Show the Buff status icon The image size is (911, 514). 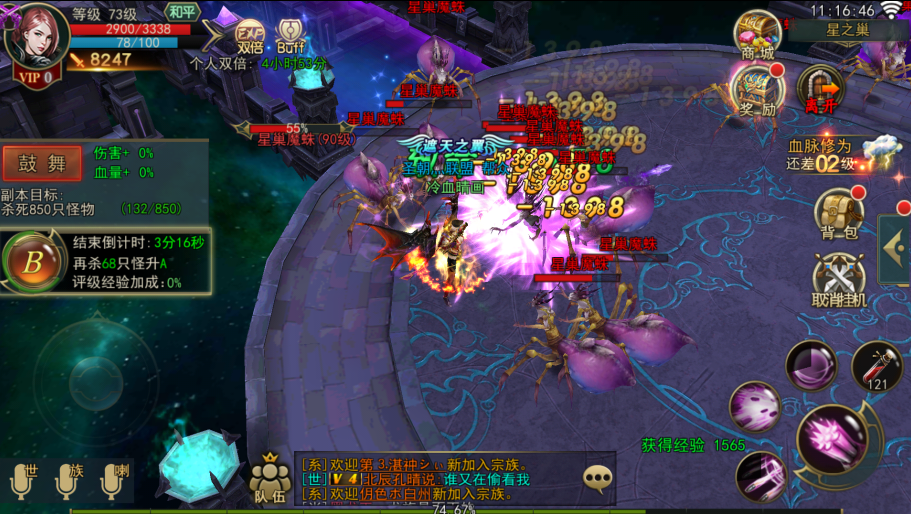[x=290, y=34]
